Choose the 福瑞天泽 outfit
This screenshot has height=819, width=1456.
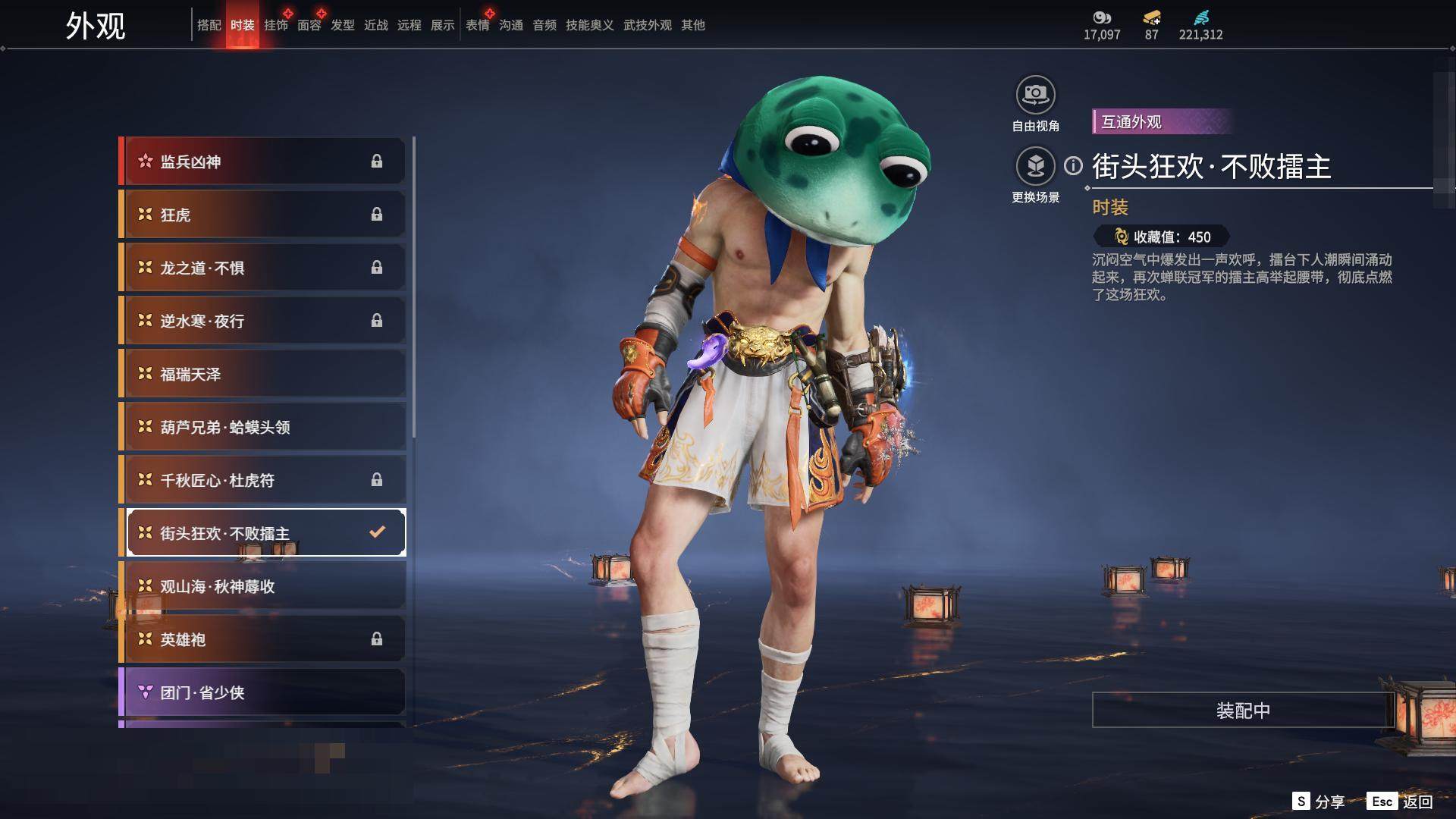[x=262, y=374]
